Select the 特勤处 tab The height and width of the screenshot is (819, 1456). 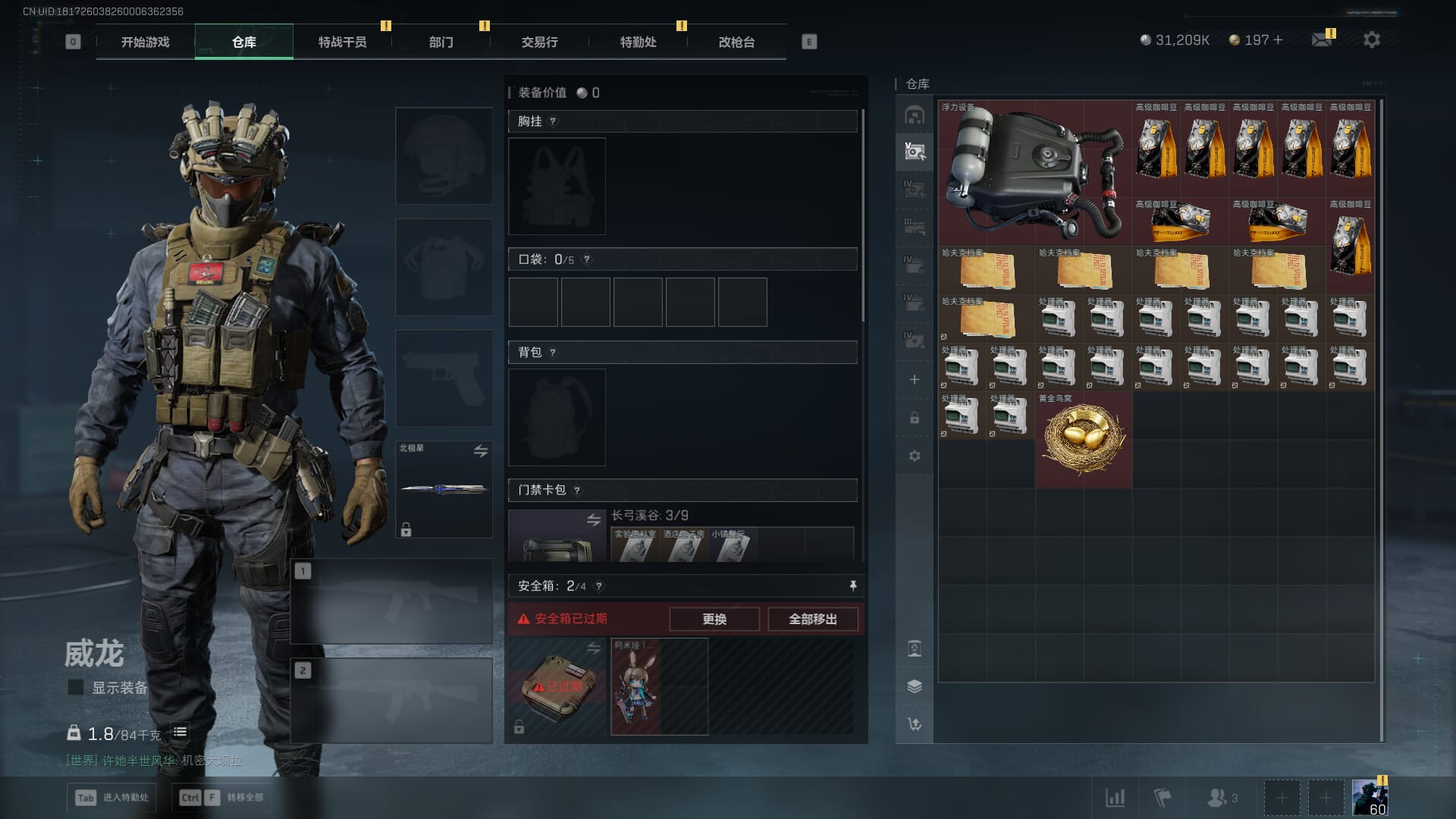point(638,42)
